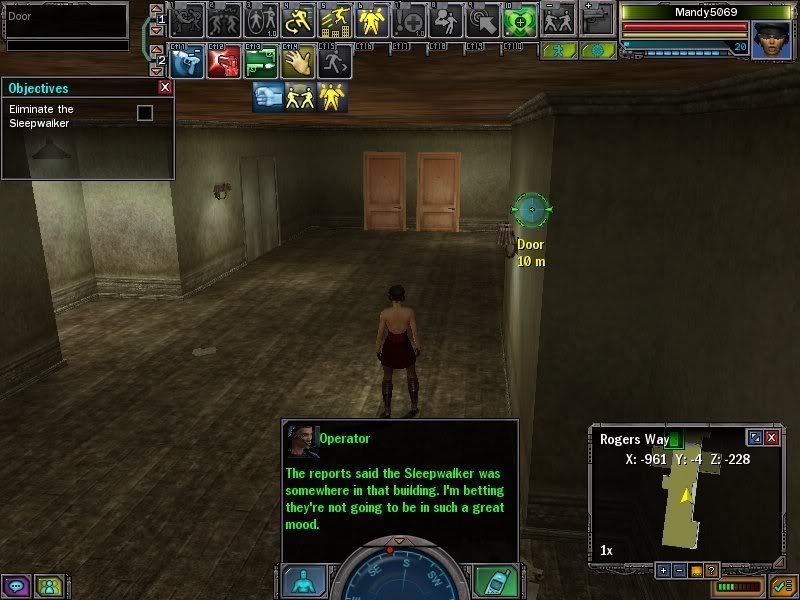This screenshot has width=800, height=600.
Task: Close the Rogers Way minimap window
Action: click(771, 438)
